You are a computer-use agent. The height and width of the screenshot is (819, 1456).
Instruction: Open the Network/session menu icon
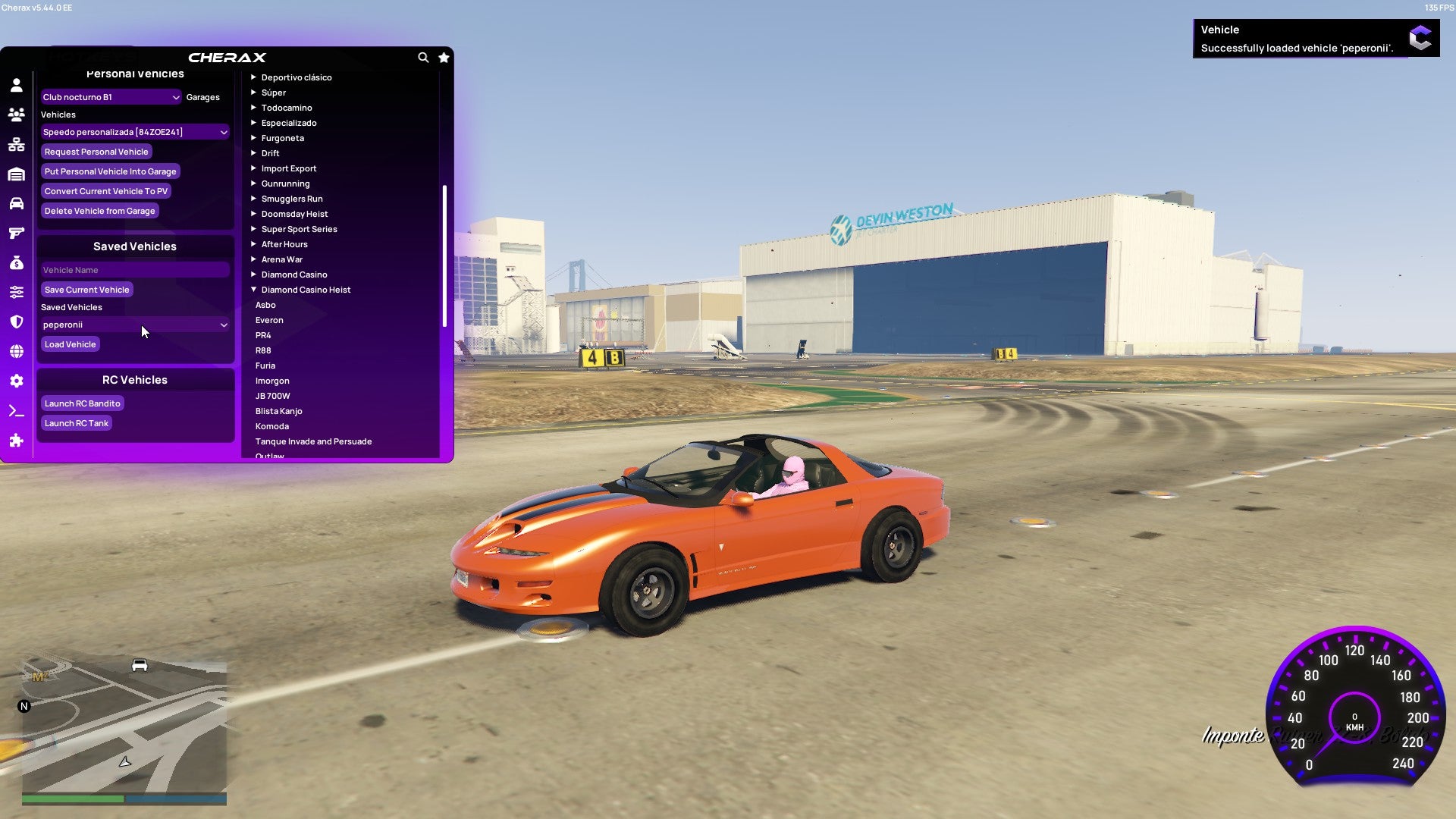click(17, 144)
